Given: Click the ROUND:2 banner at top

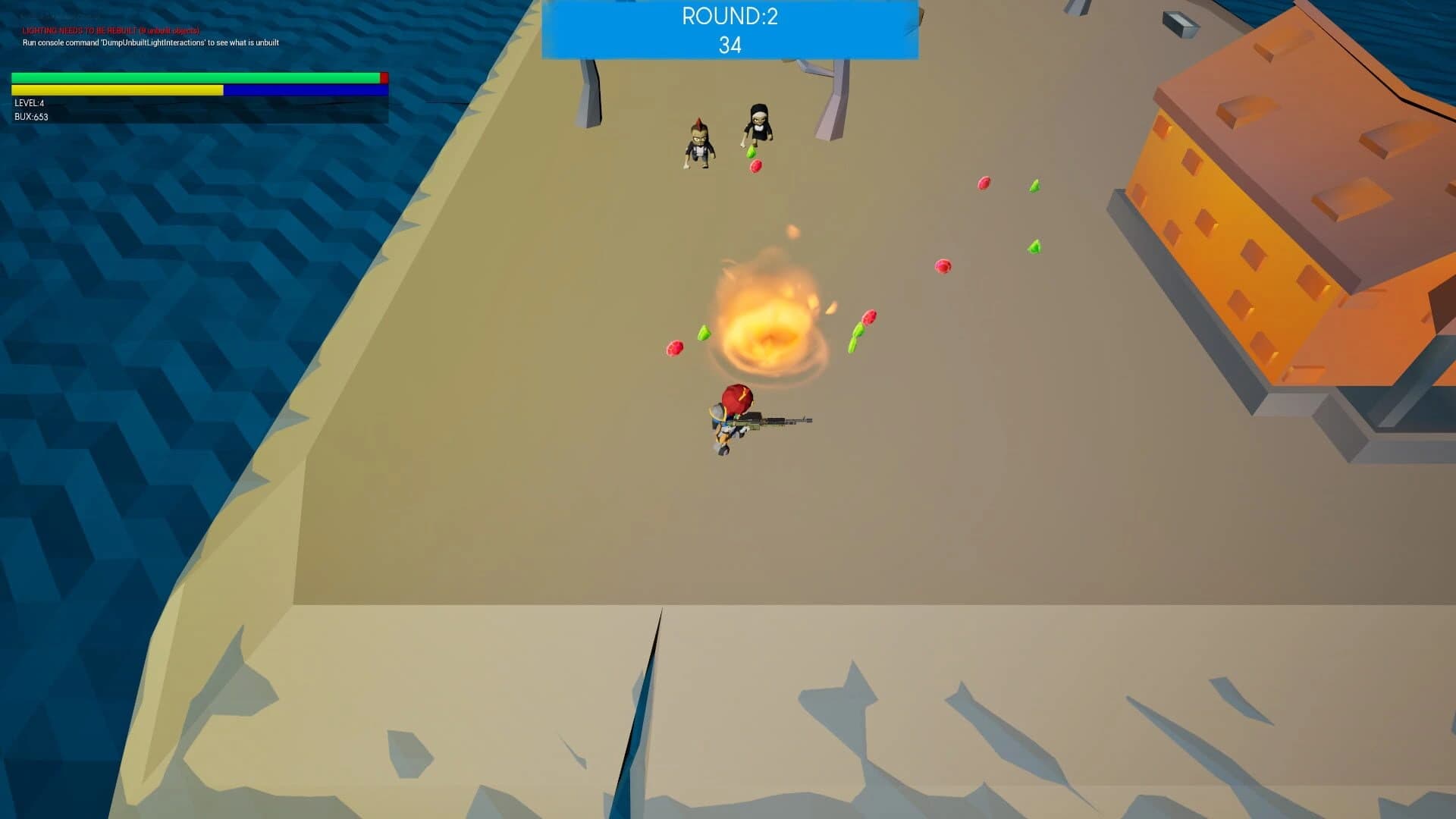Looking at the screenshot, I should coord(728,15).
